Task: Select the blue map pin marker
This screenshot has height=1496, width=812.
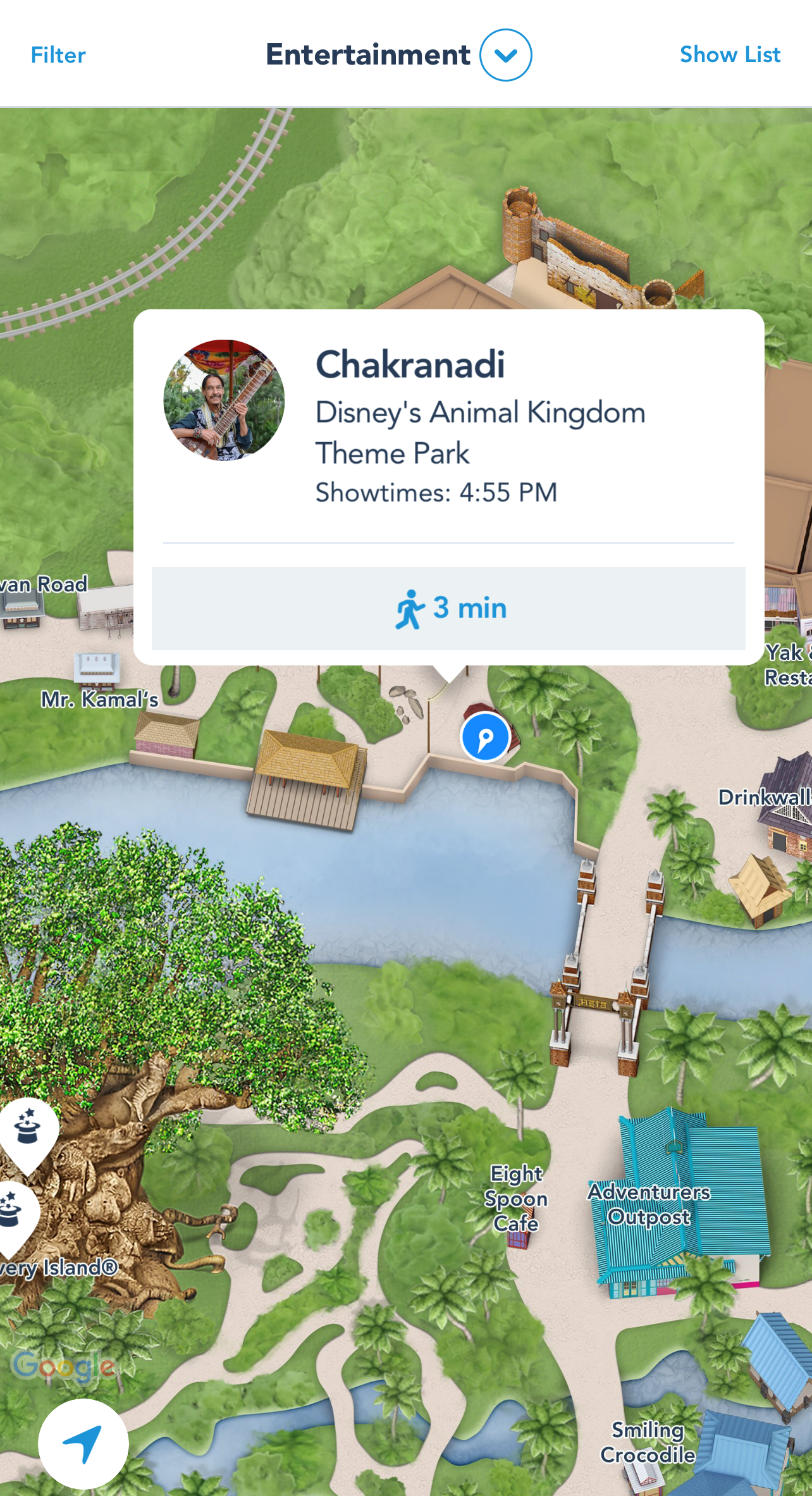Action: coord(485,737)
